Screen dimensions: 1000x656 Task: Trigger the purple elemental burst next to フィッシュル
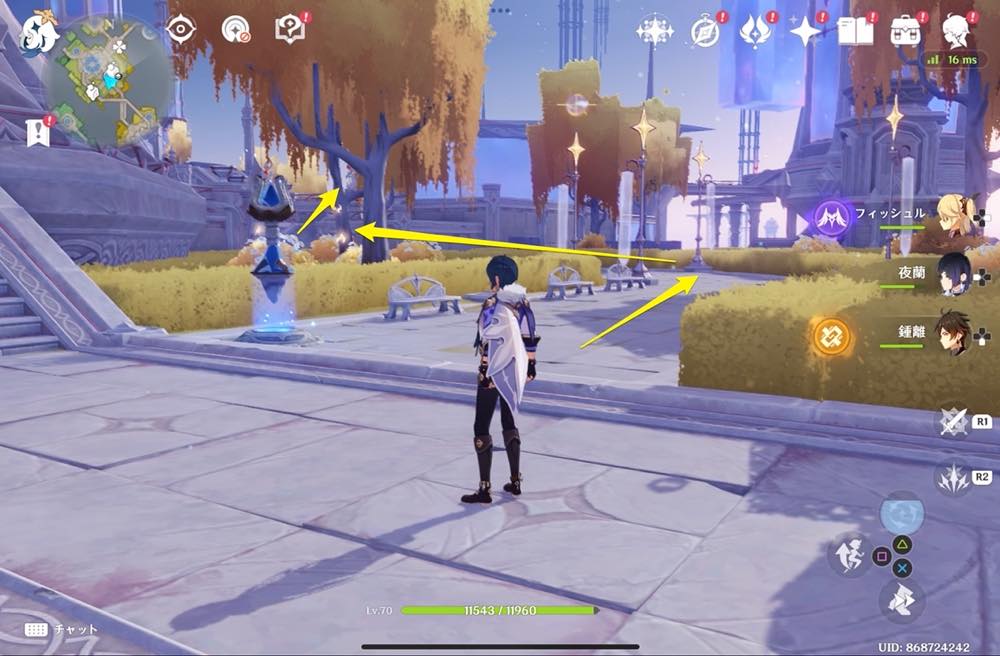click(x=832, y=216)
